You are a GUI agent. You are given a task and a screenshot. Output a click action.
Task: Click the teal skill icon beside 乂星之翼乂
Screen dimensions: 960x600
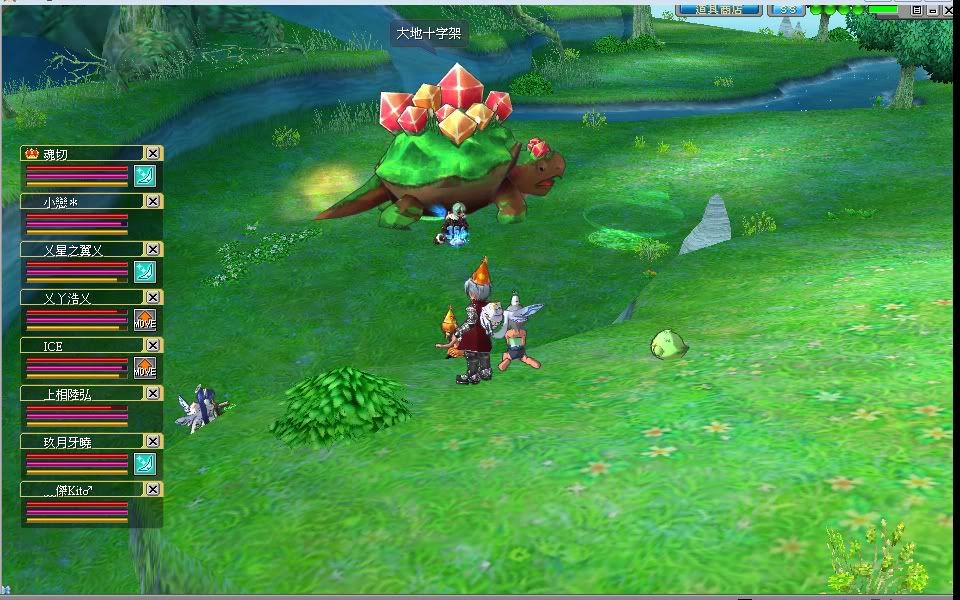(145, 272)
